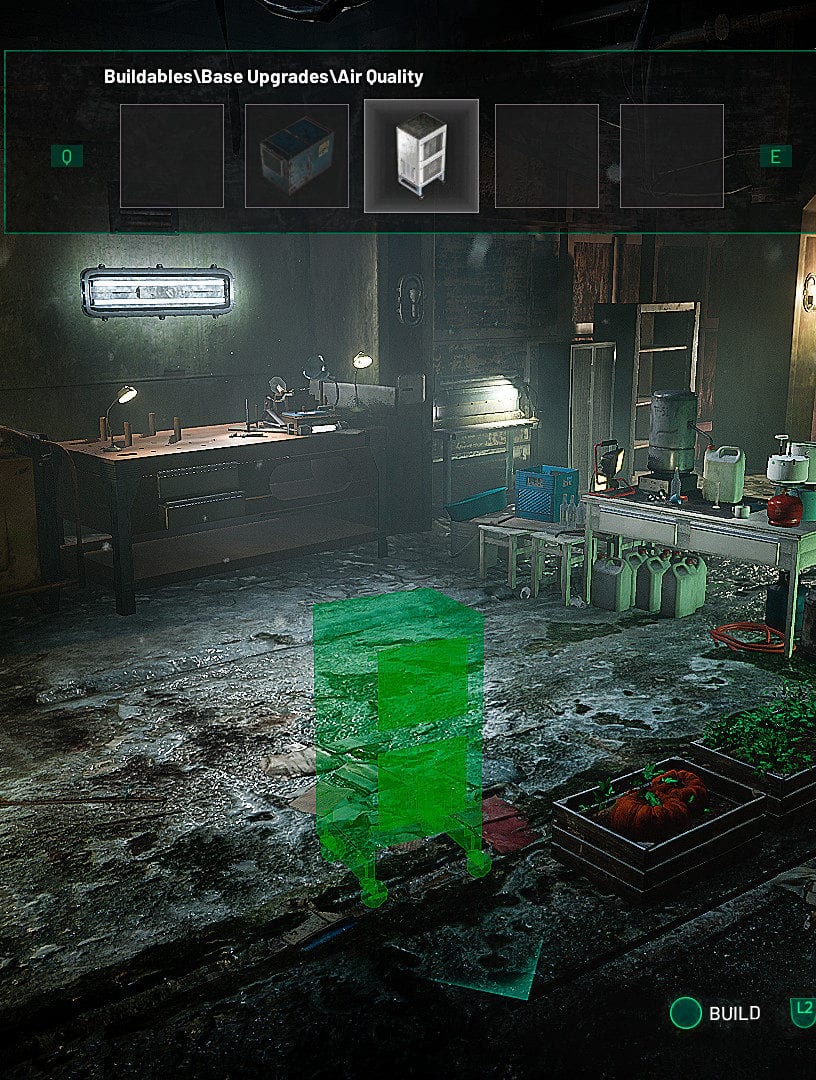Image resolution: width=816 pixels, height=1080 pixels.
Task: Select the blue metal box buildable
Action: [x=296, y=156]
